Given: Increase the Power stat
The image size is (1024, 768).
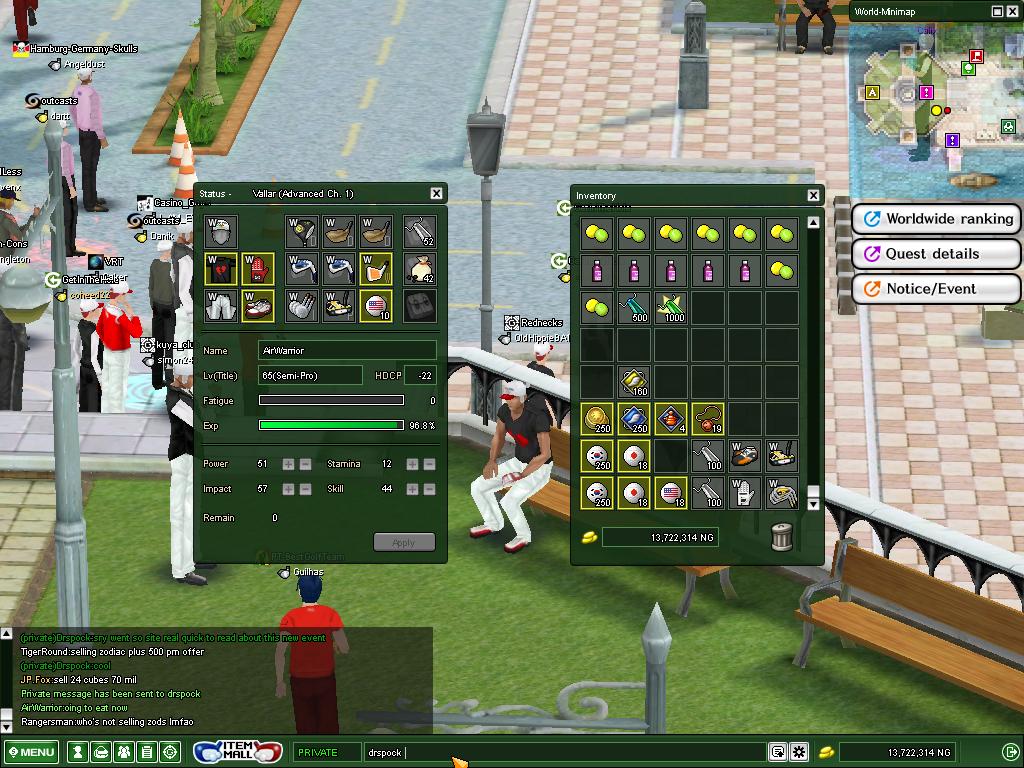Looking at the screenshot, I should [288, 464].
